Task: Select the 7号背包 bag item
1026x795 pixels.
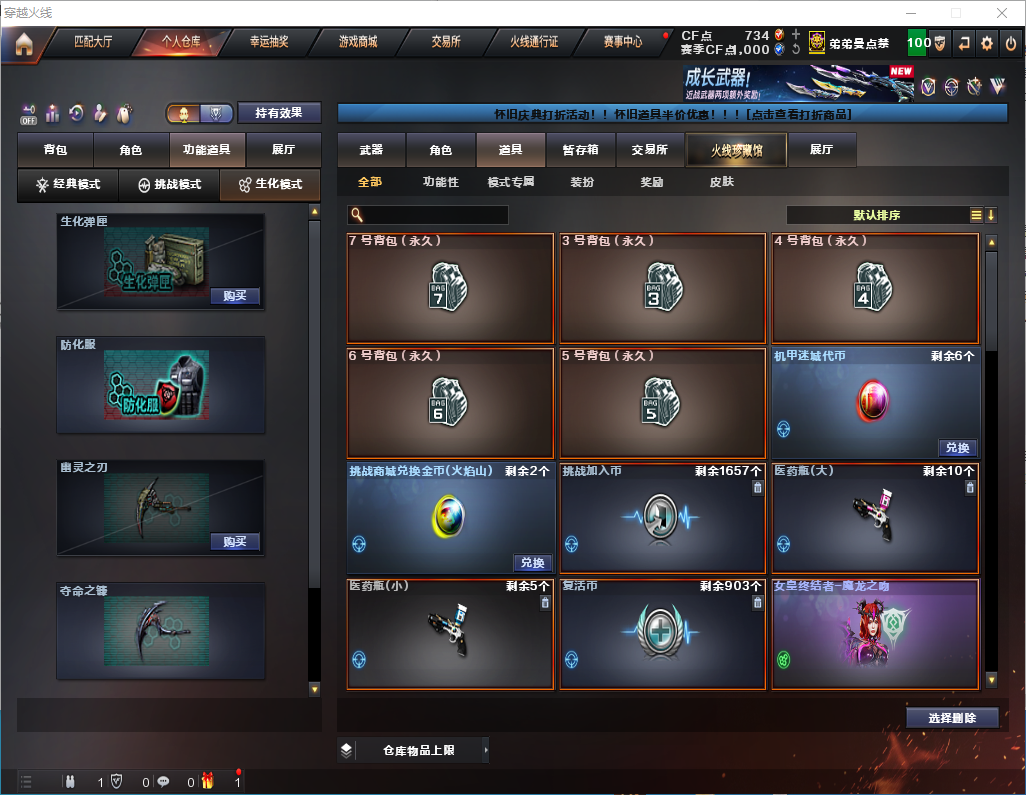Action: tap(450, 288)
